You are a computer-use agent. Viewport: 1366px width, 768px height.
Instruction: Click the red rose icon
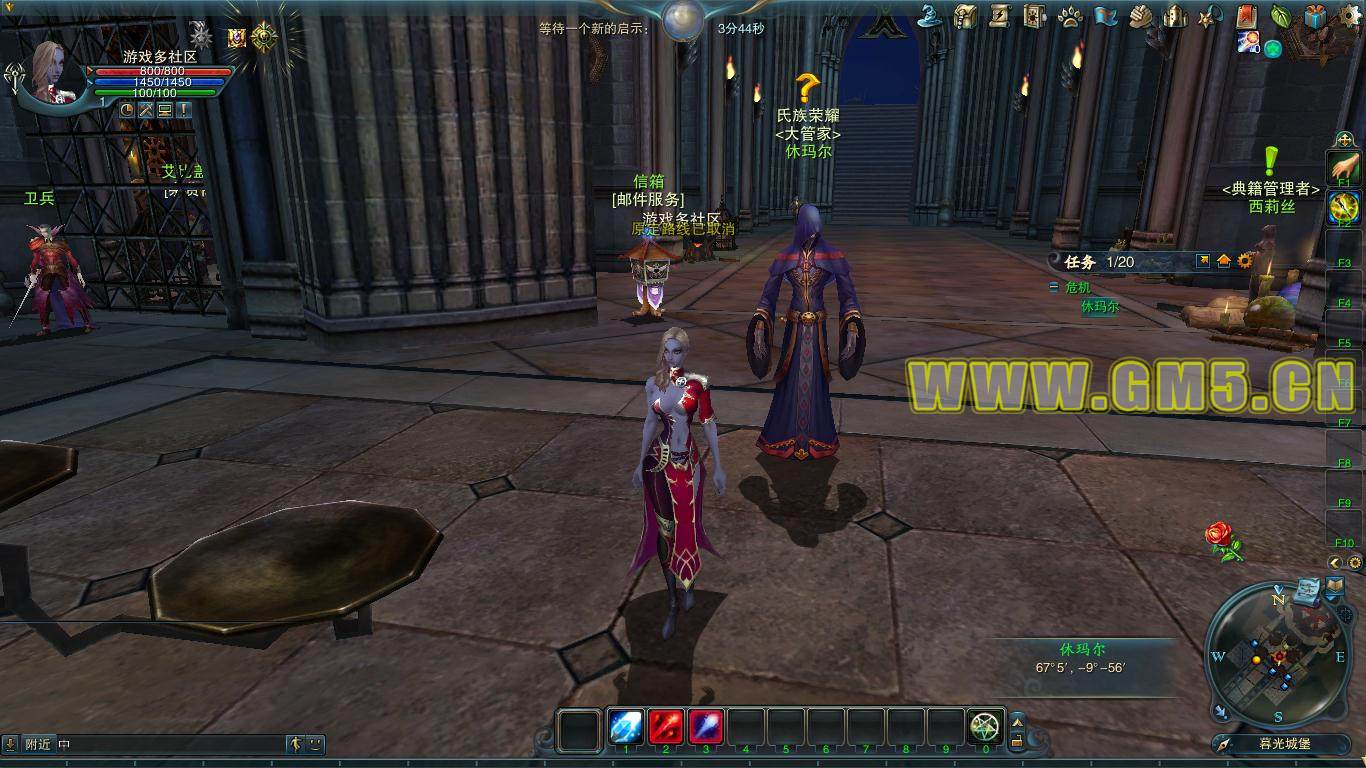pos(1223,538)
